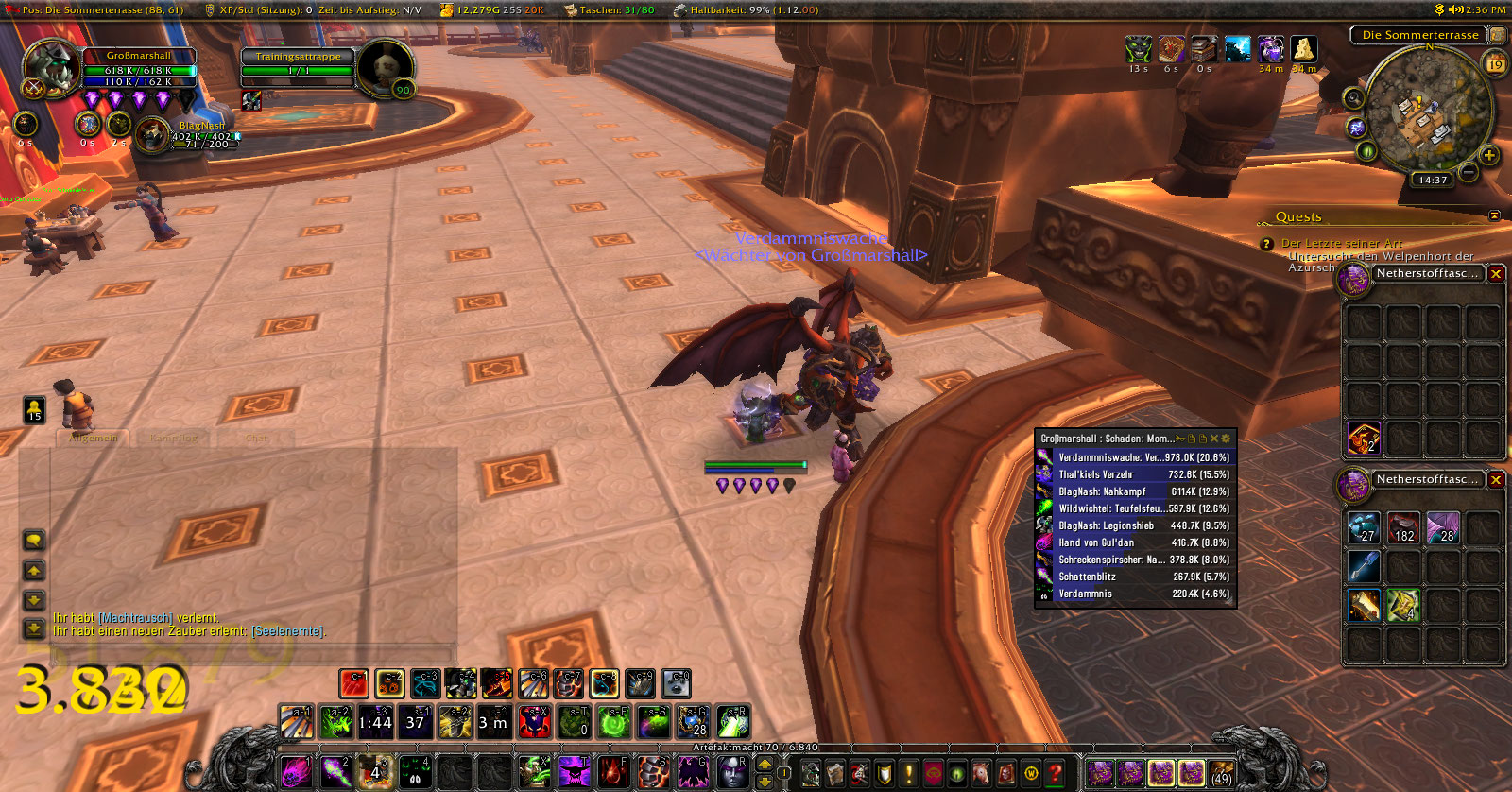
Task: Collapse the Quests tracker header
Action: [x=1494, y=216]
